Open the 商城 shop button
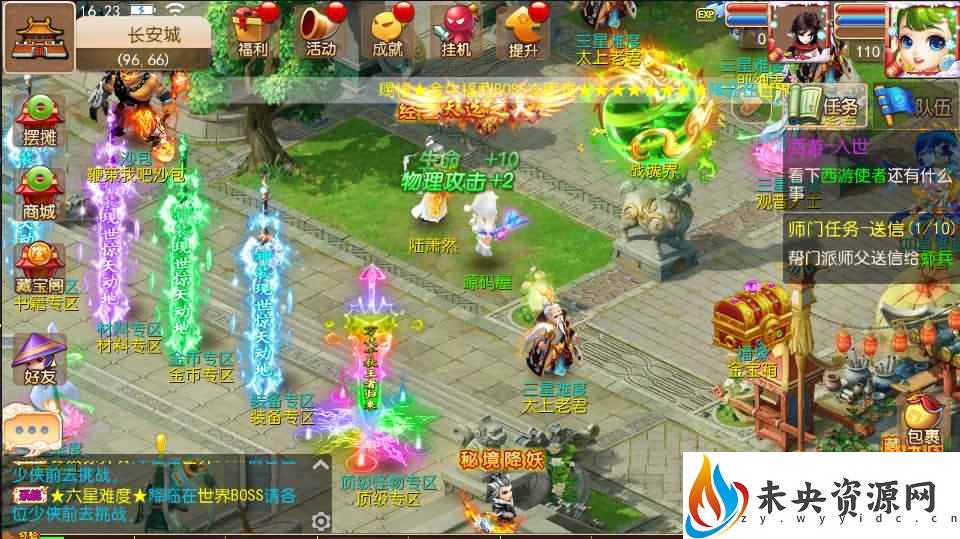 tap(38, 192)
